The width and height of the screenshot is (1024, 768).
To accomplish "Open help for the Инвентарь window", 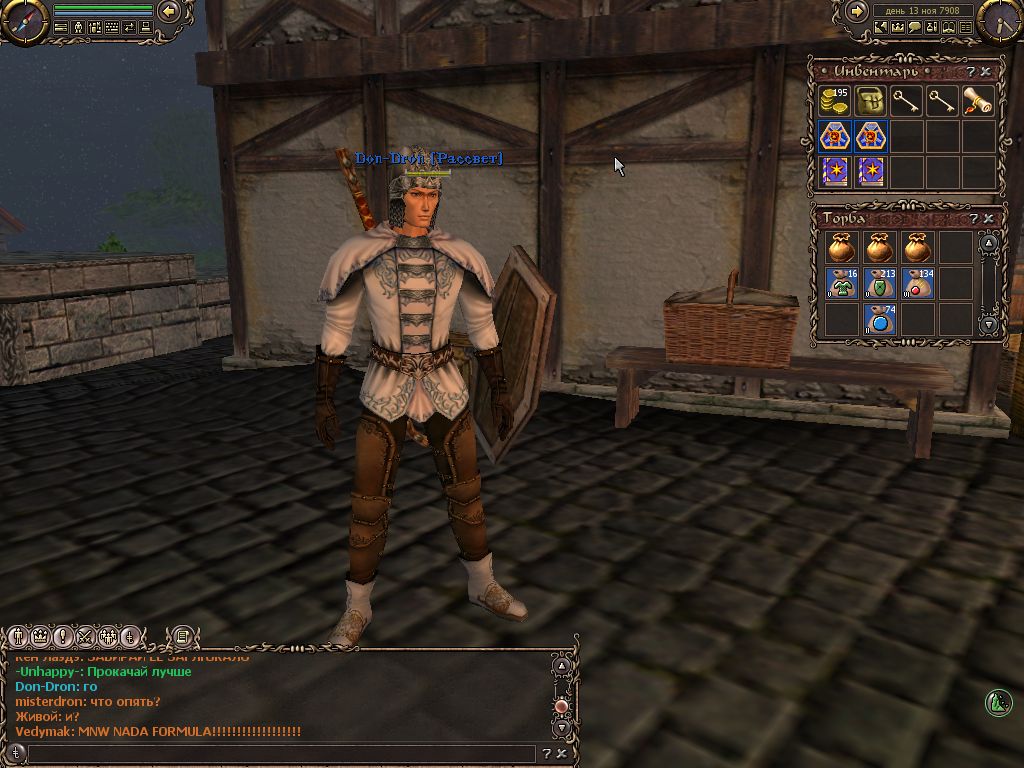I will 972,72.
